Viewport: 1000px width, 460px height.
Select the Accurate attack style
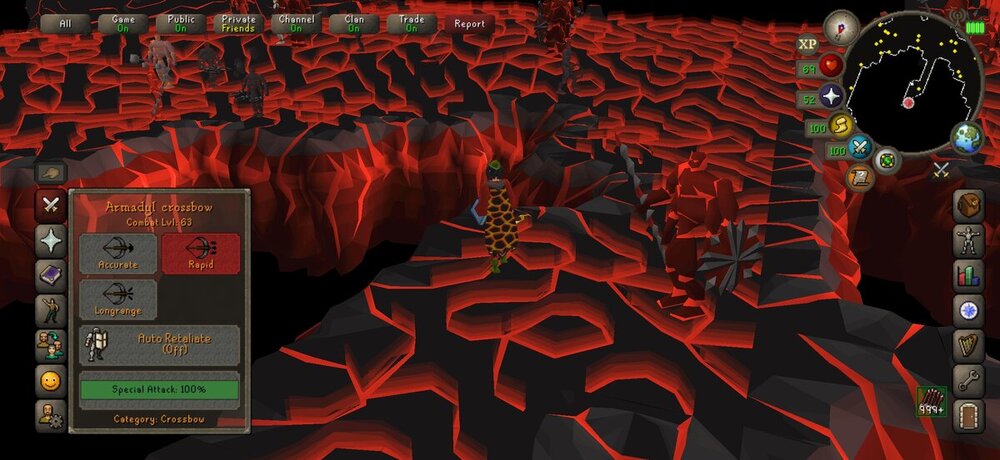pyautogui.click(x=118, y=254)
